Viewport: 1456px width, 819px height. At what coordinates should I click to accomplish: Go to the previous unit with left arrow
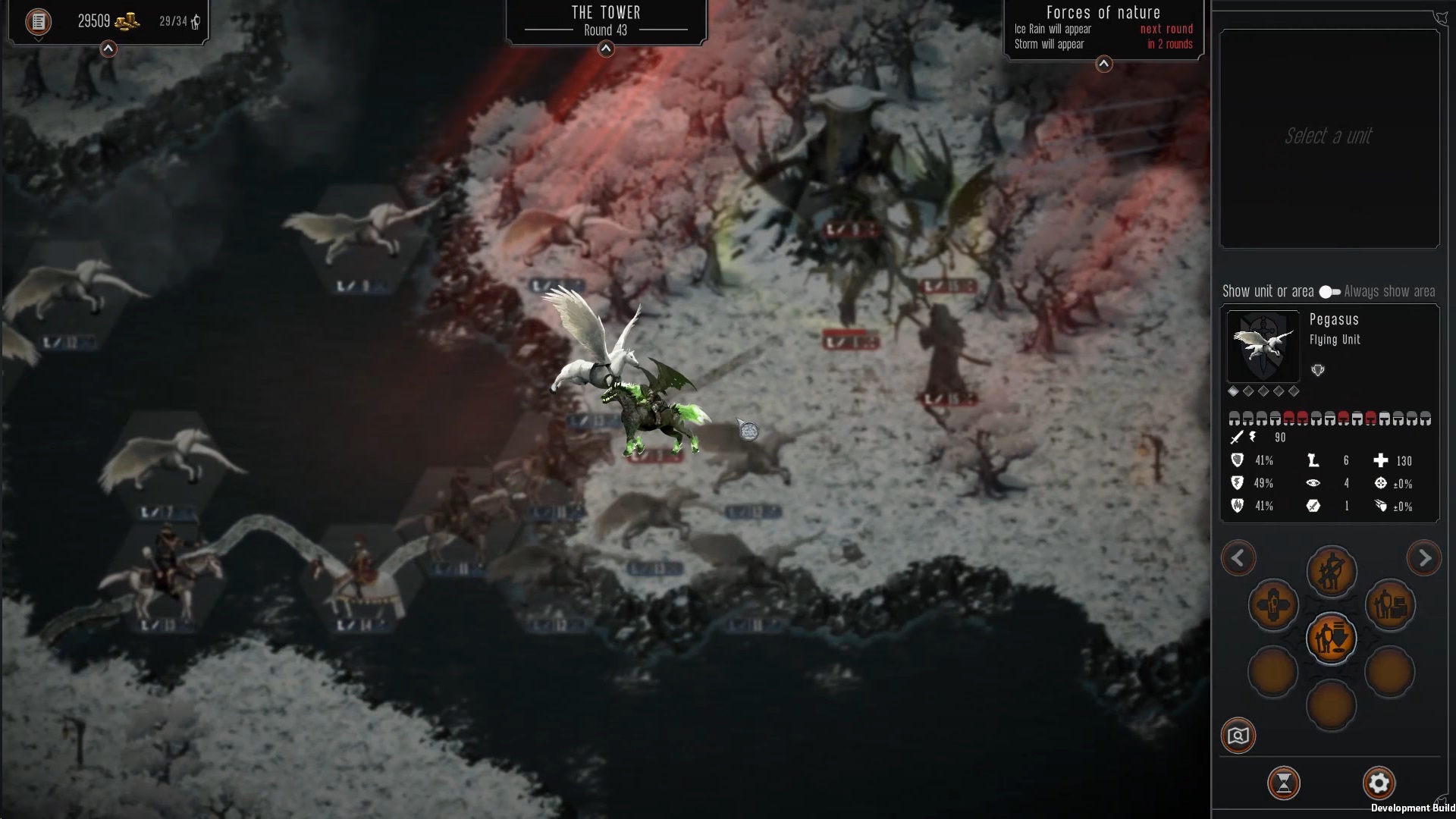point(1238,559)
